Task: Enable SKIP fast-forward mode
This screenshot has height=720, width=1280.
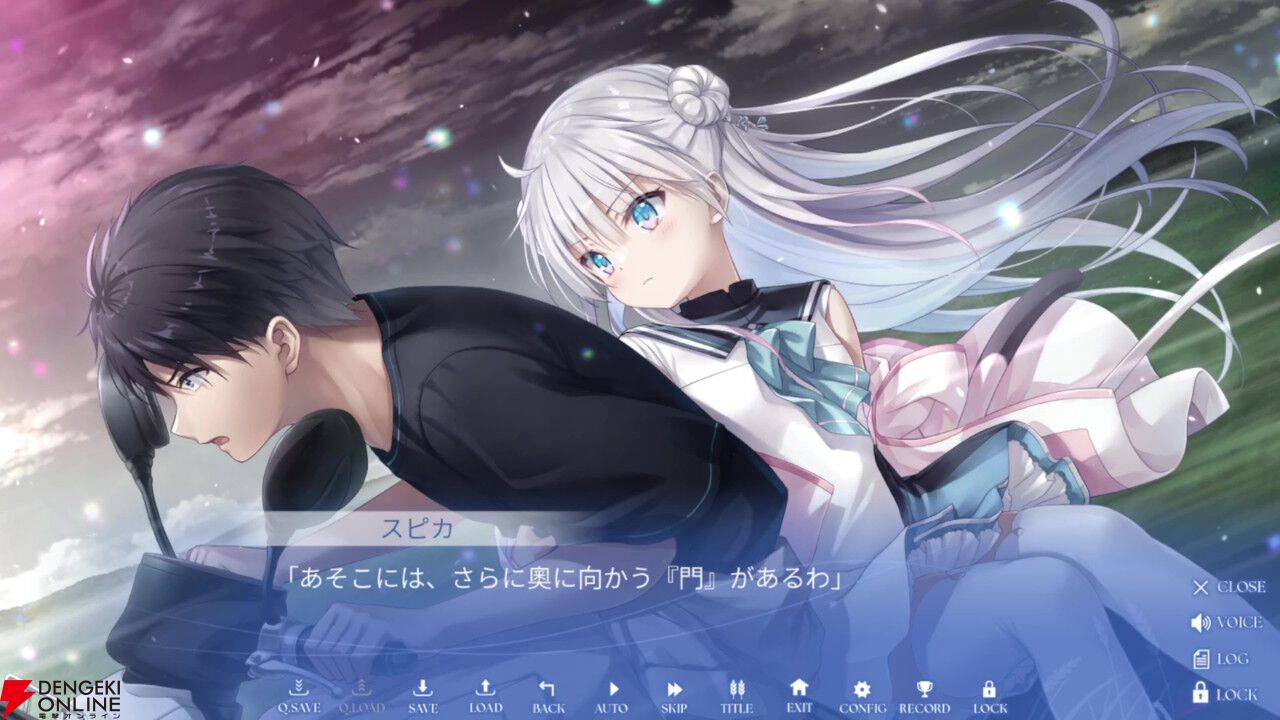Action: [673, 690]
